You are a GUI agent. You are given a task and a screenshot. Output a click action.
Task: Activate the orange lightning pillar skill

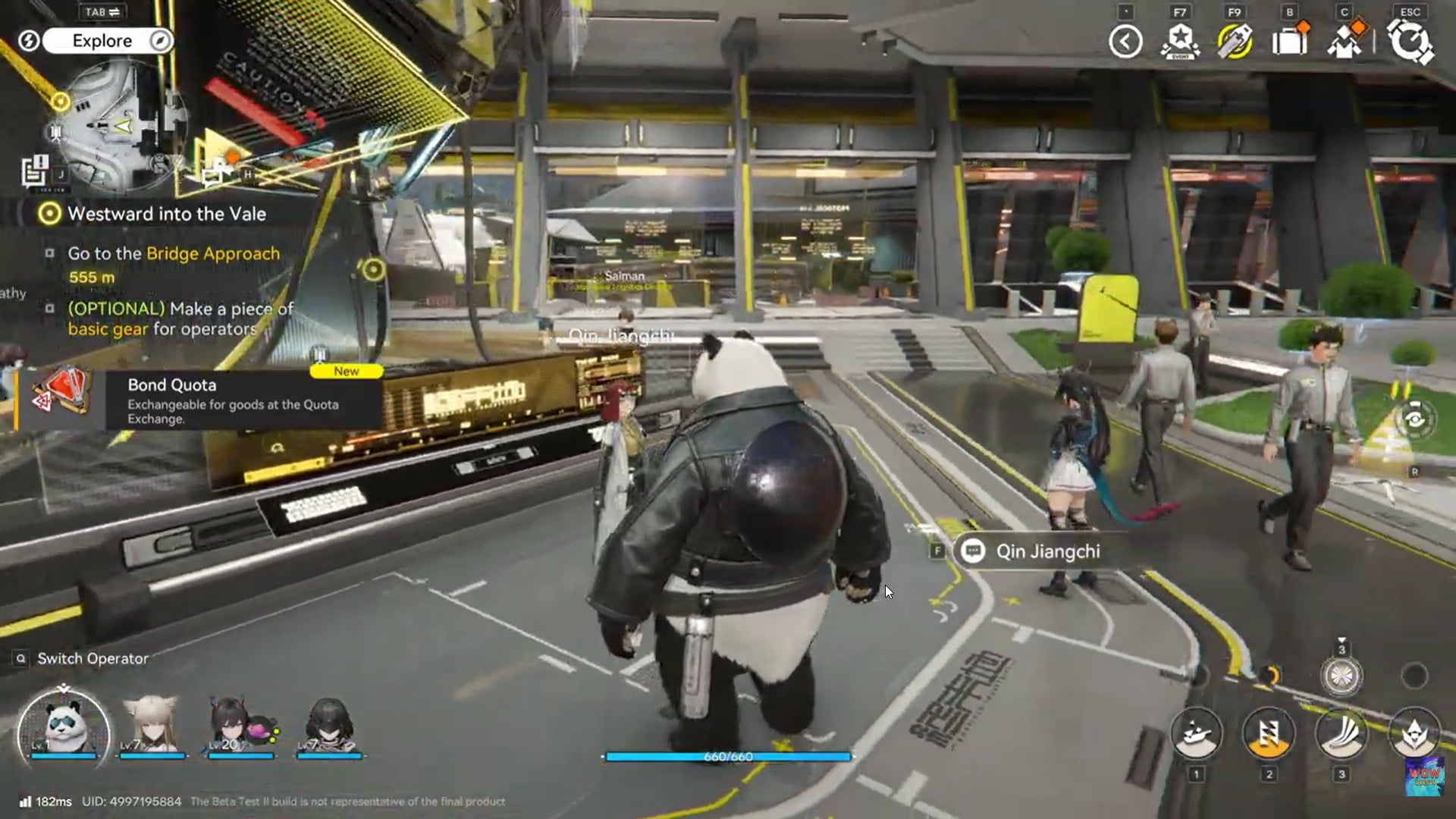[1269, 733]
